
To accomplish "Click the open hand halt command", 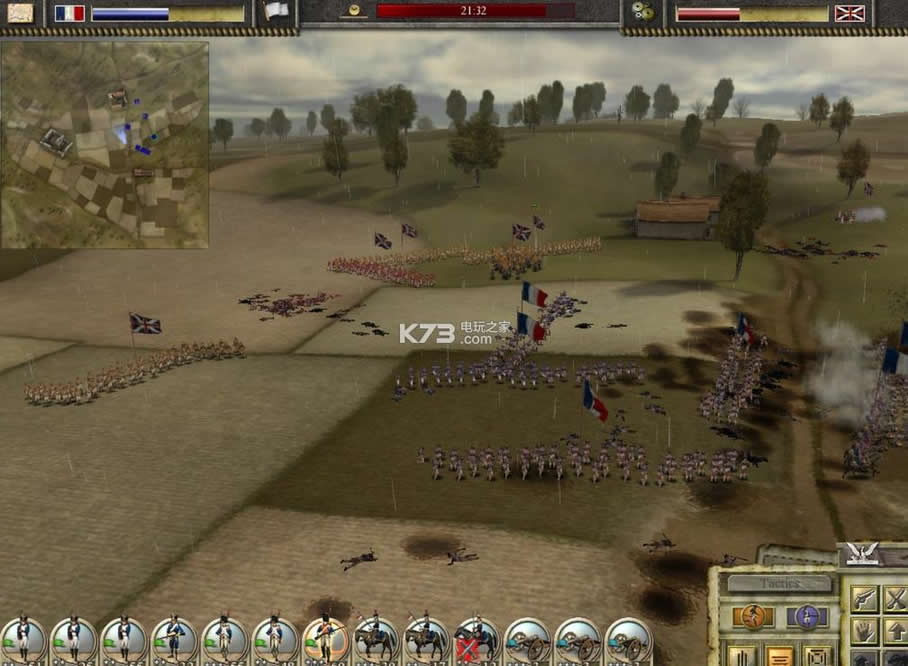I will point(865,630).
